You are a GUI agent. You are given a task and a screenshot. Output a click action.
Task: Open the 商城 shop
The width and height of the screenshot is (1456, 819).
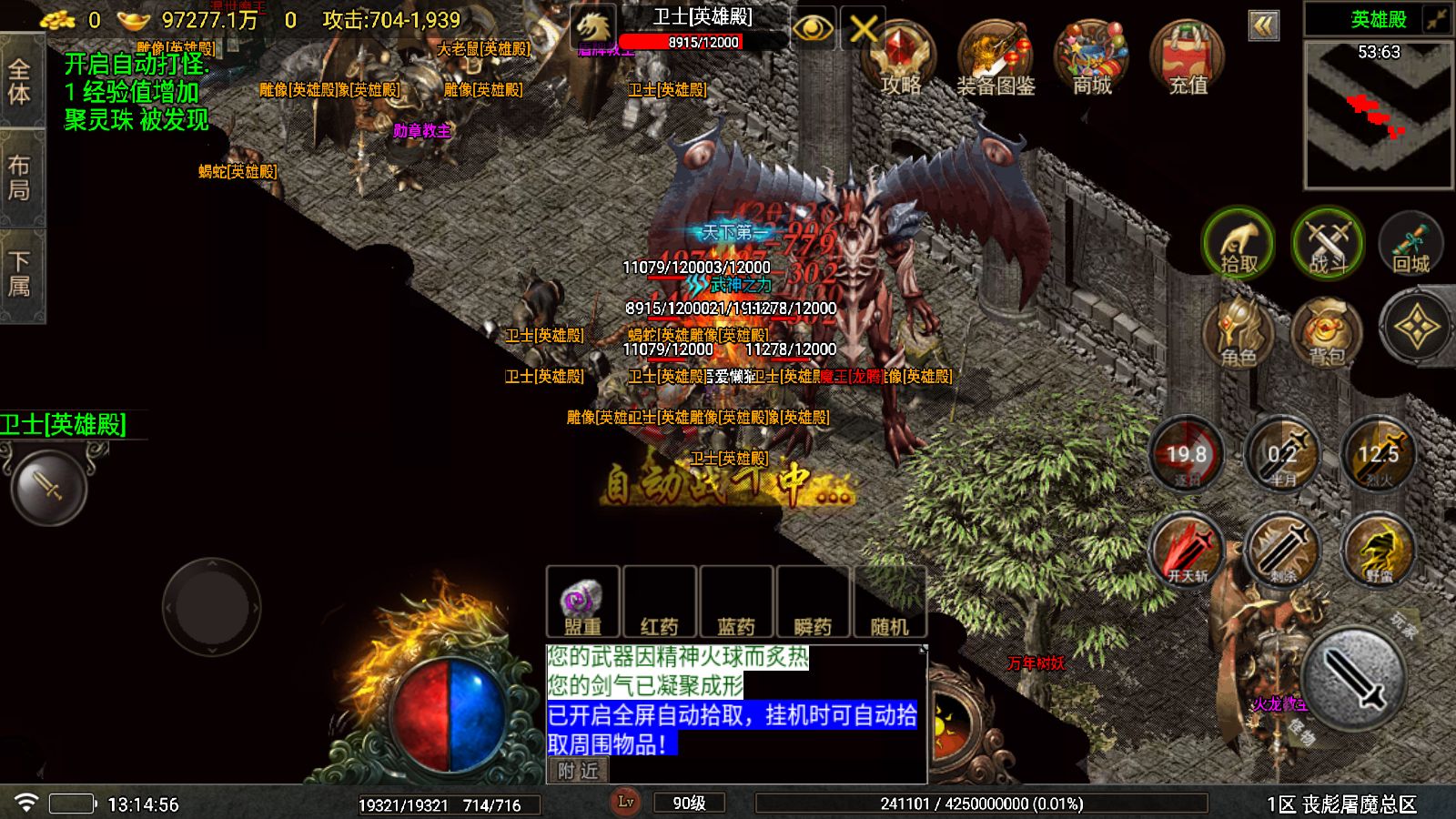[x=1091, y=59]
